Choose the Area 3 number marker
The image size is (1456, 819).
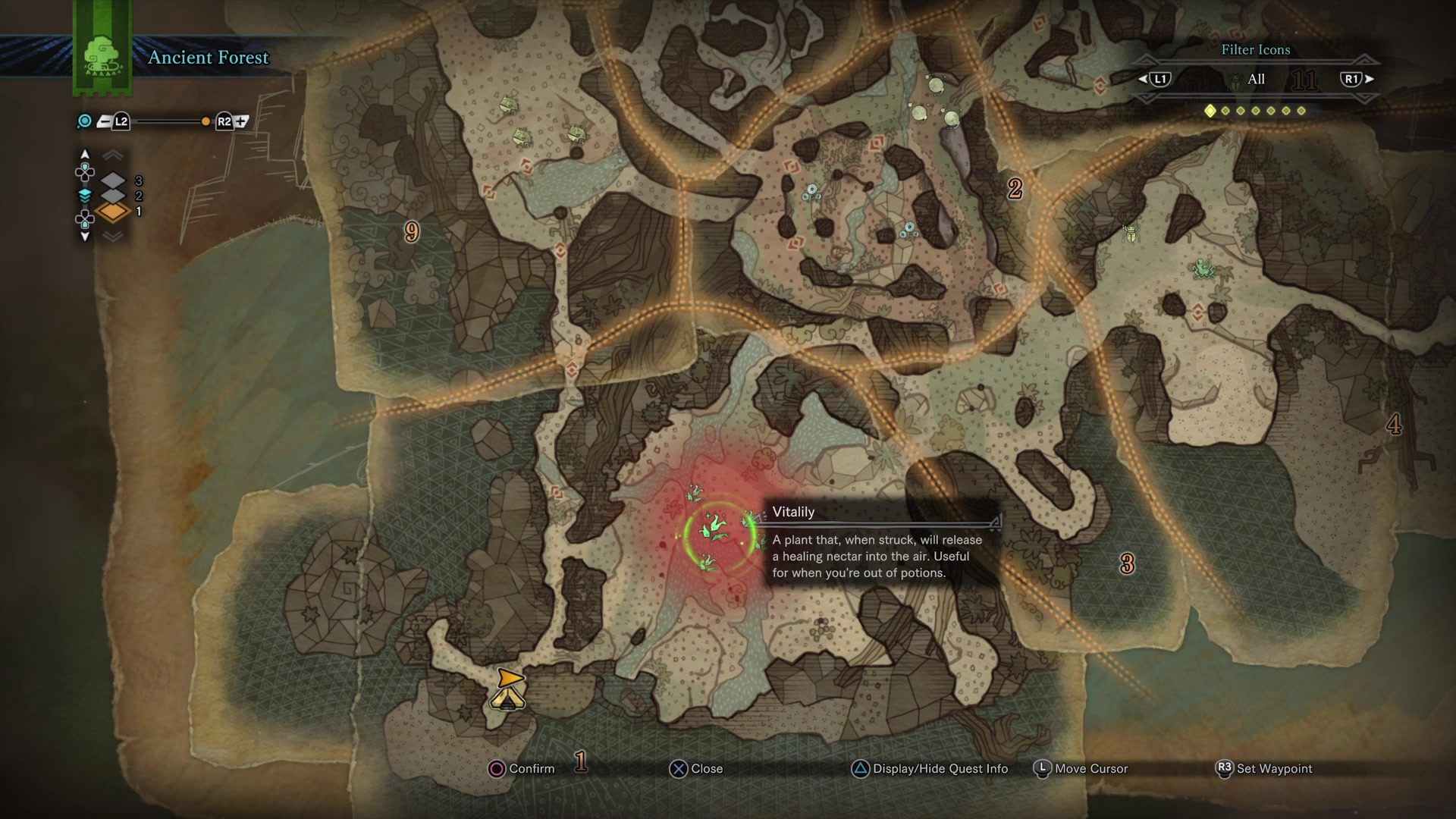pyautogui.click(x=1127, y=563)
